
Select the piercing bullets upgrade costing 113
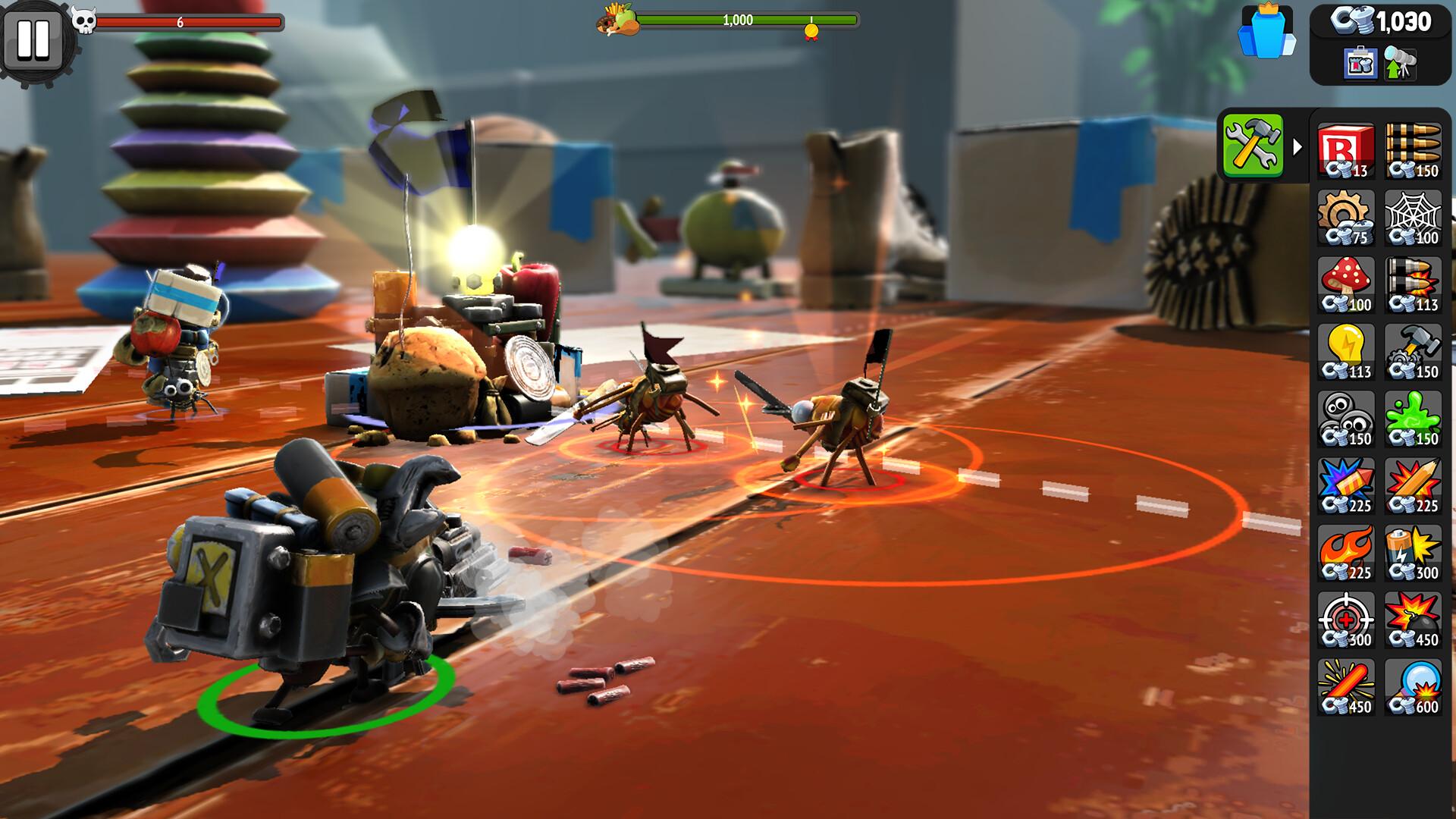1415,287
